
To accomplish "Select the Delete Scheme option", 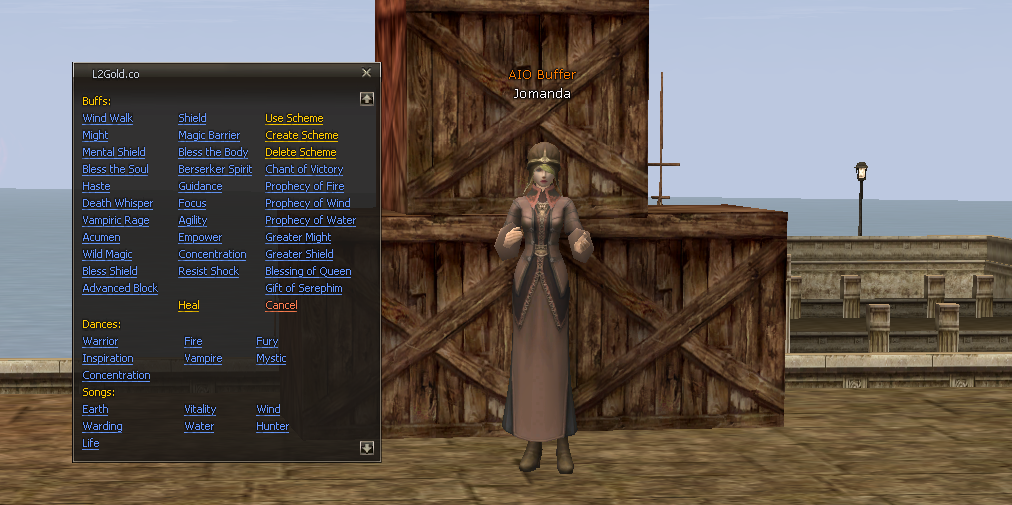I will [x=300, y=152].
